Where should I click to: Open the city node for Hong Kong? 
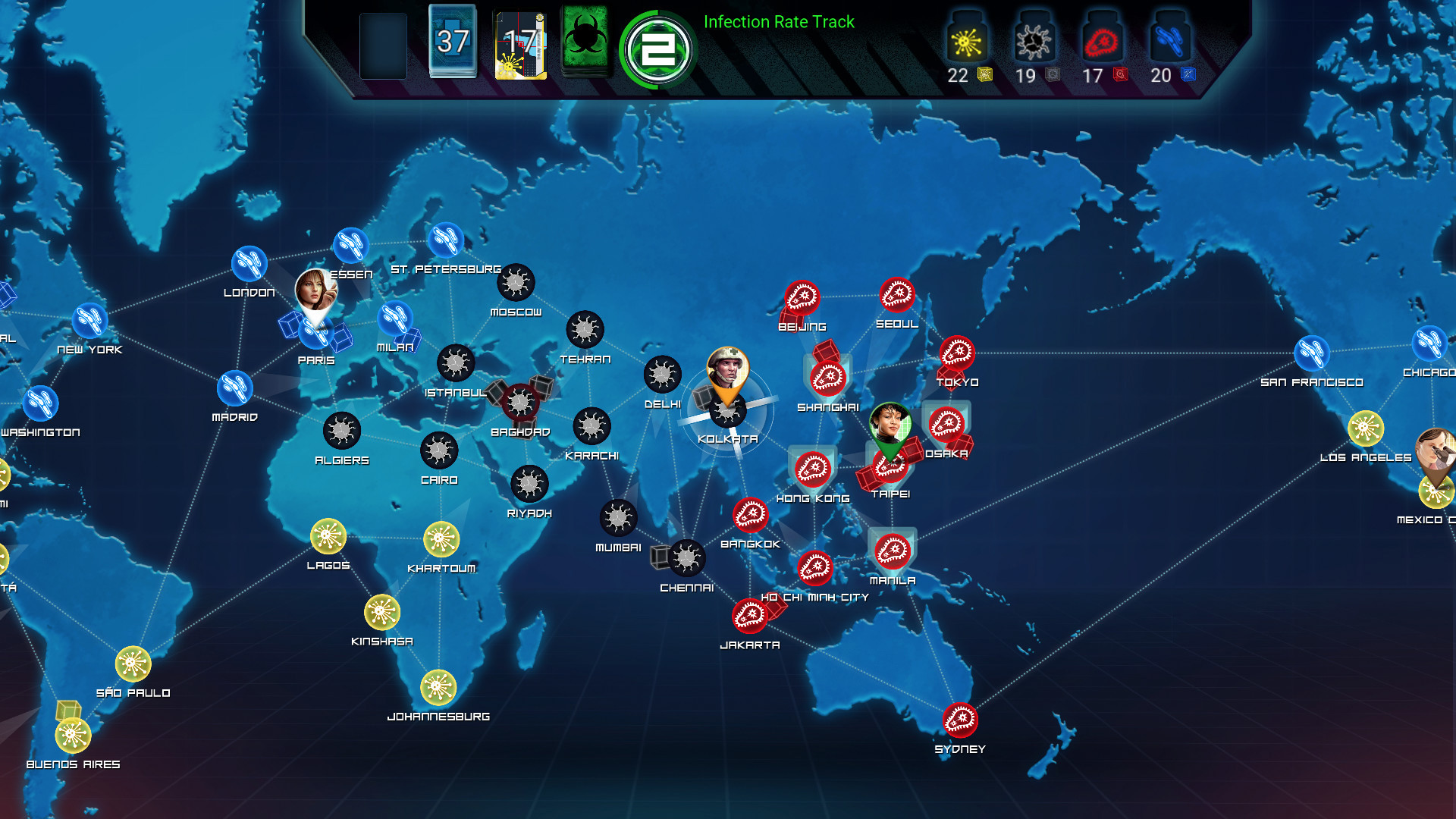tap(812, 470)
